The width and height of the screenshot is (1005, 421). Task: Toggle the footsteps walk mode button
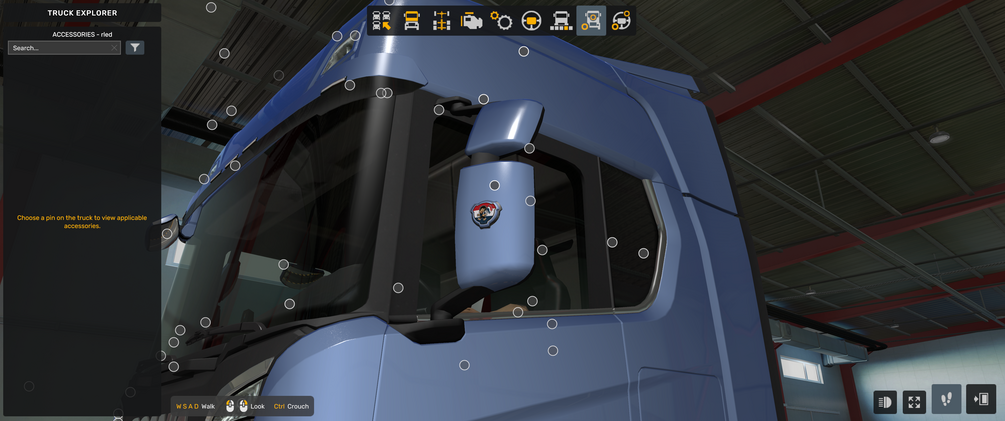[946, 399]
